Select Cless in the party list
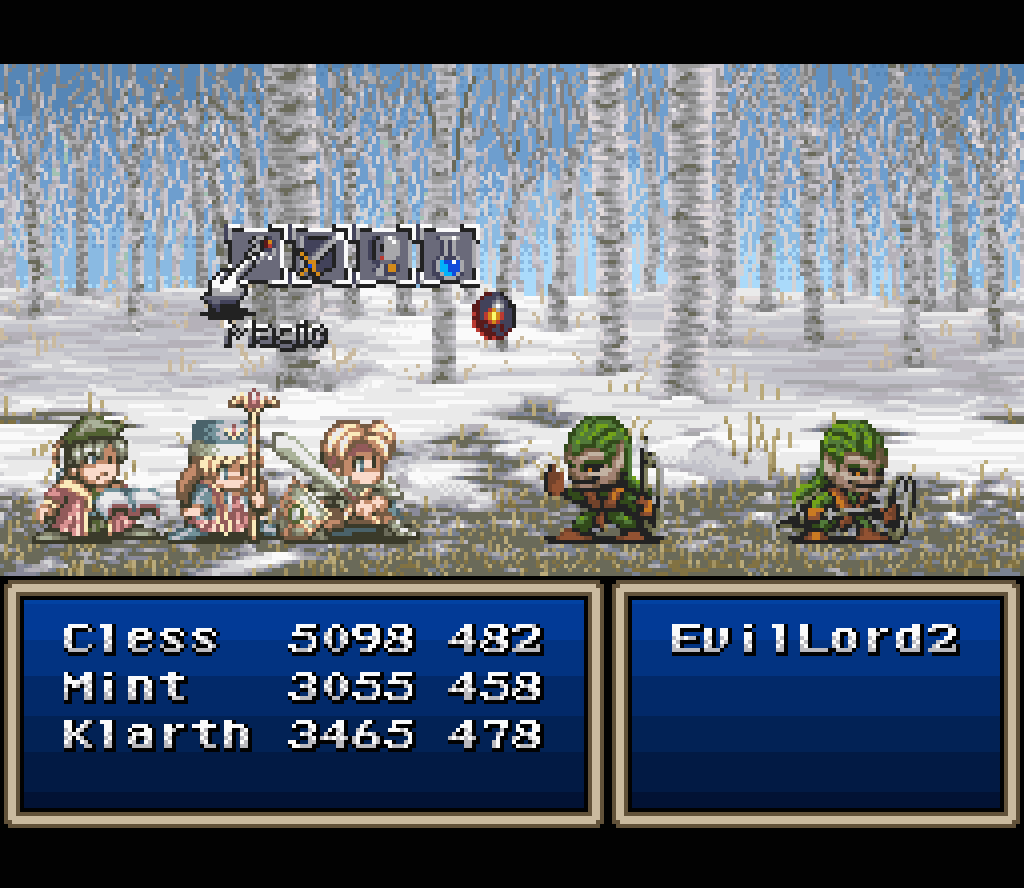This screenshot has height=888, width=1024. click(x=140, y=638)
